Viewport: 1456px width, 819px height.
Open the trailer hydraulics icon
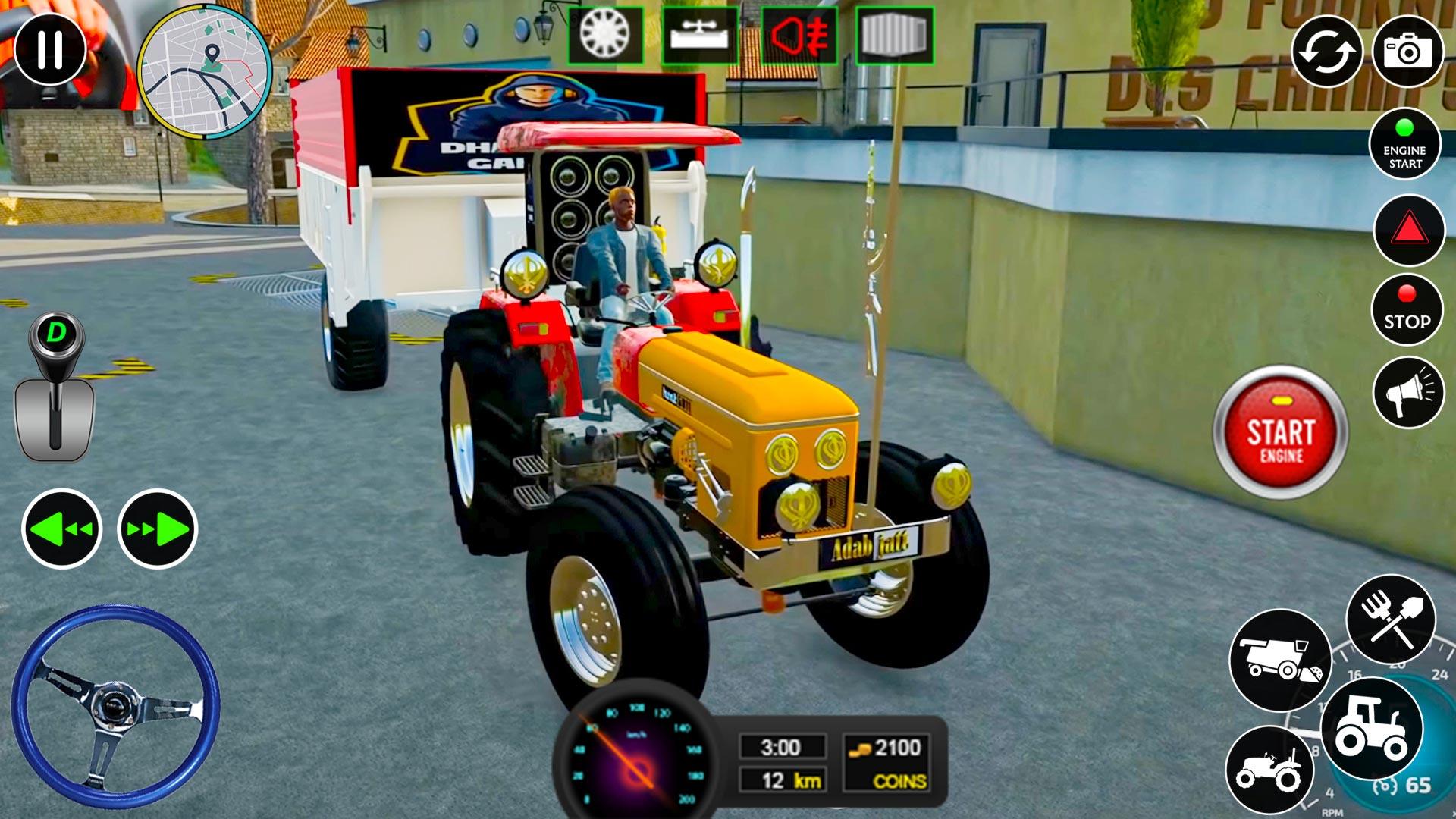pos(701,36)
